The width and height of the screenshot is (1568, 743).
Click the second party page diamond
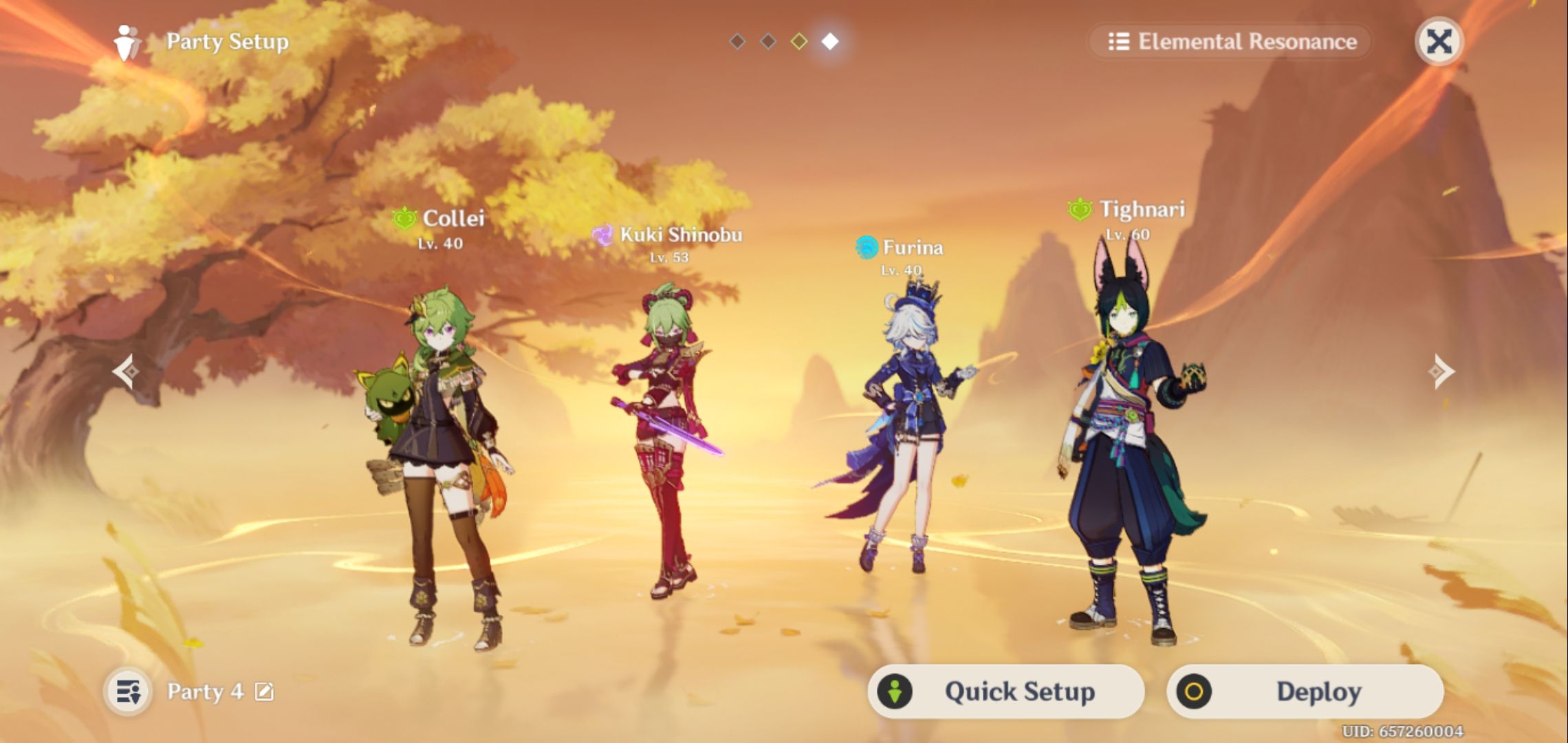(767, 41)
